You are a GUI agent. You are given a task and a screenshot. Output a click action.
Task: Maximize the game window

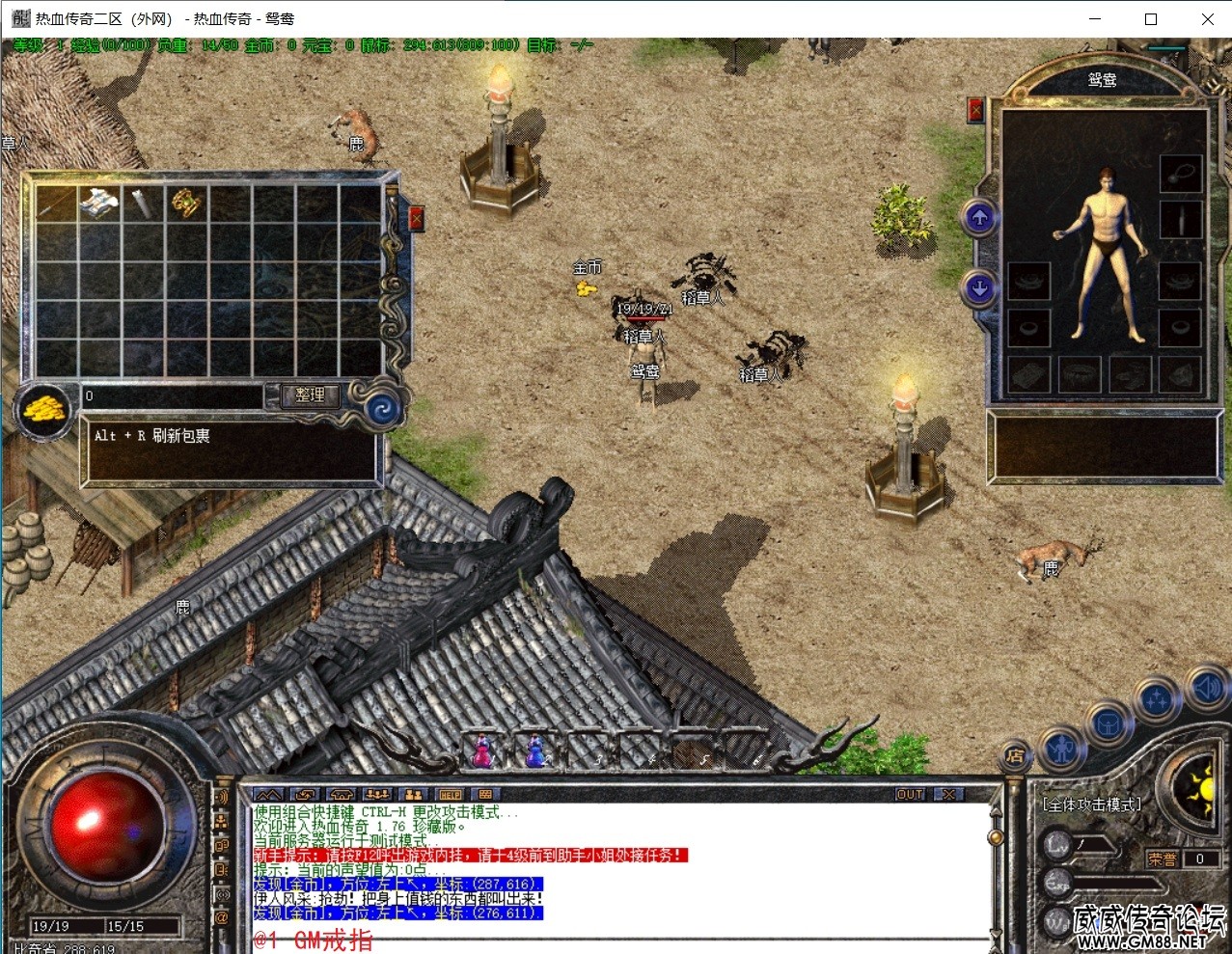pyautogui.click(x=1151, y=18)
